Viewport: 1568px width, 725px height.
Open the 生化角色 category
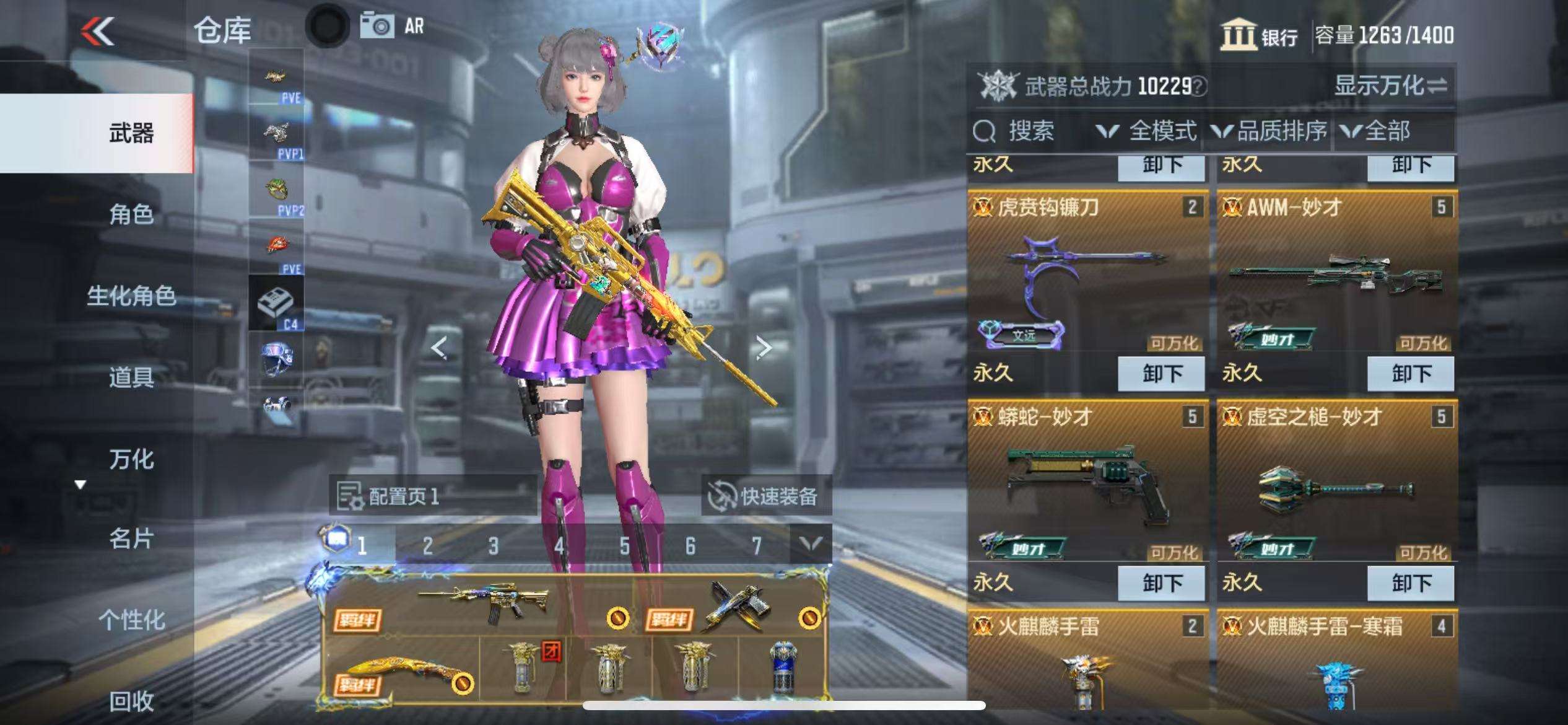[131, 296]
